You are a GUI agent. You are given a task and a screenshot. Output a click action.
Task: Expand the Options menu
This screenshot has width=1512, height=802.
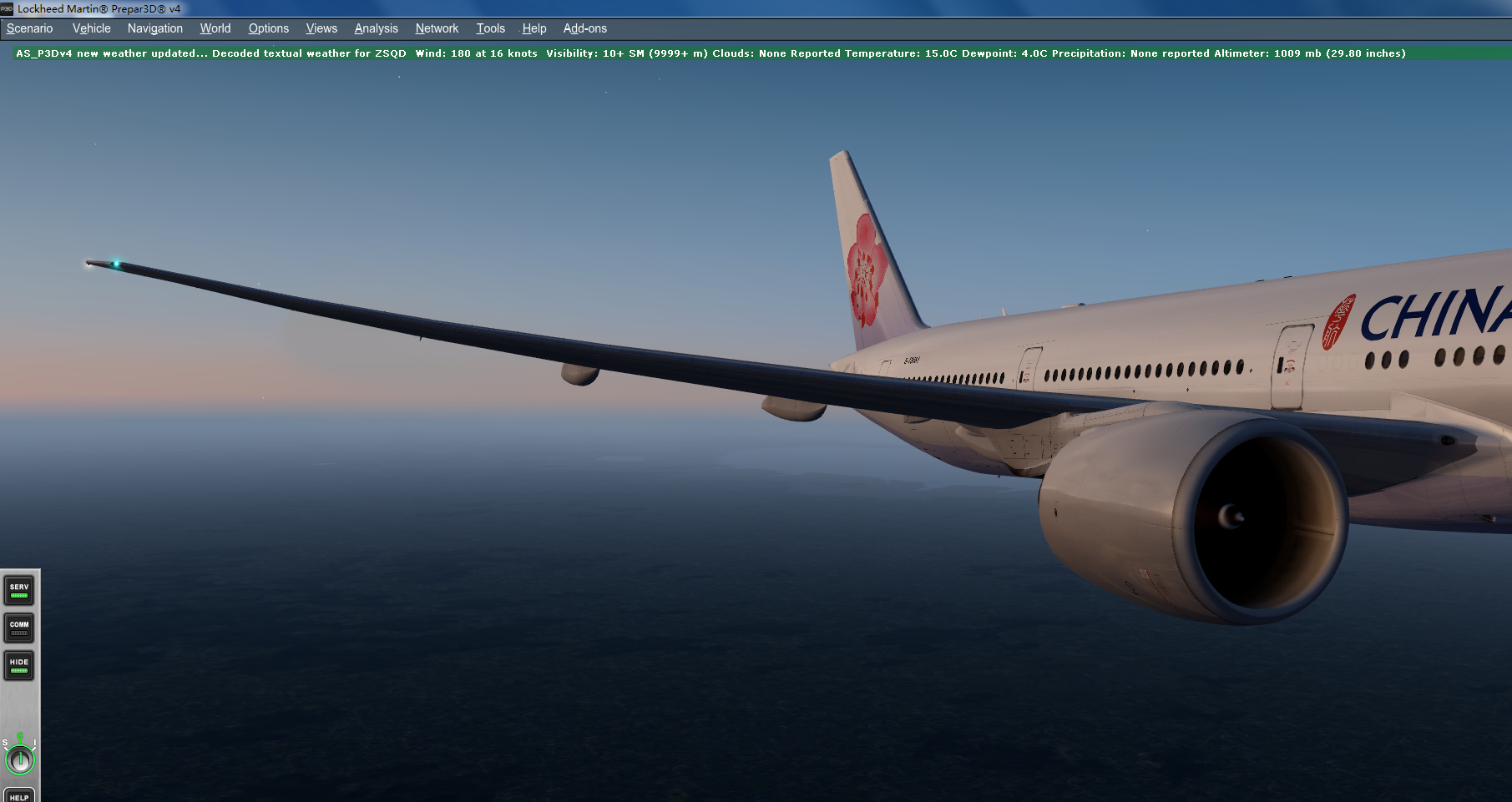268,28
